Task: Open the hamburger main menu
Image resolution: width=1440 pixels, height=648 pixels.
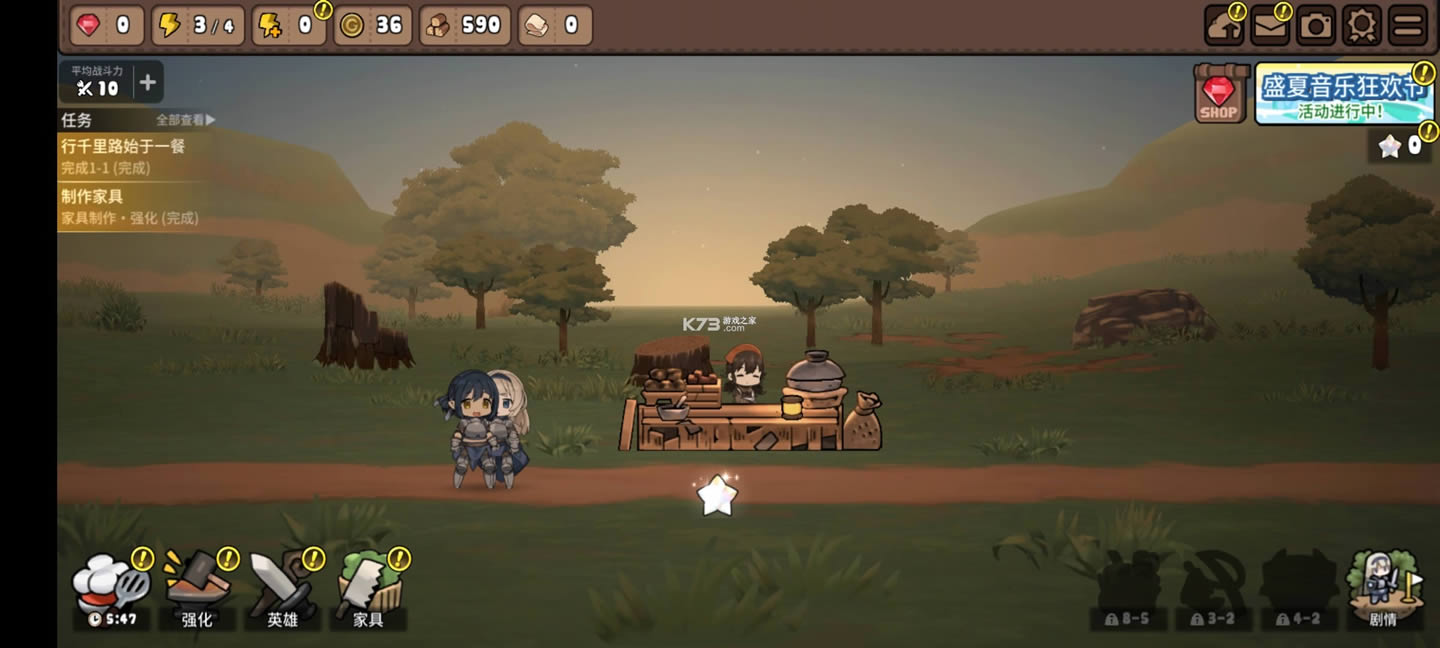Action: point(1408,26)
